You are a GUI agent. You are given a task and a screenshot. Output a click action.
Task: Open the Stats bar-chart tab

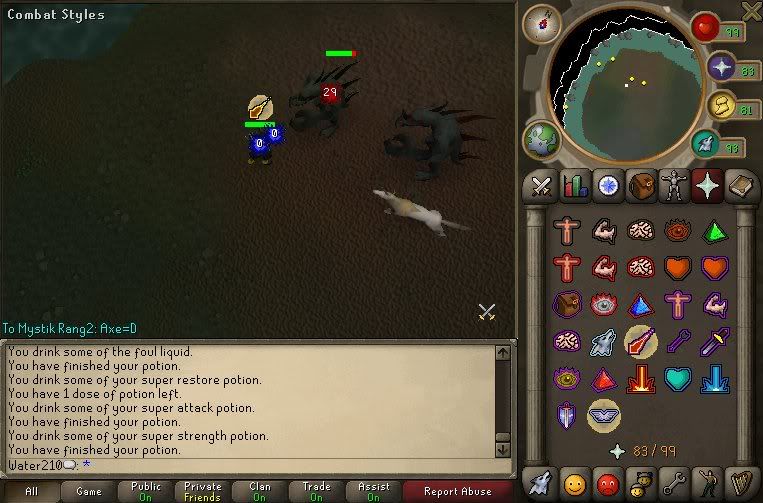574,185
